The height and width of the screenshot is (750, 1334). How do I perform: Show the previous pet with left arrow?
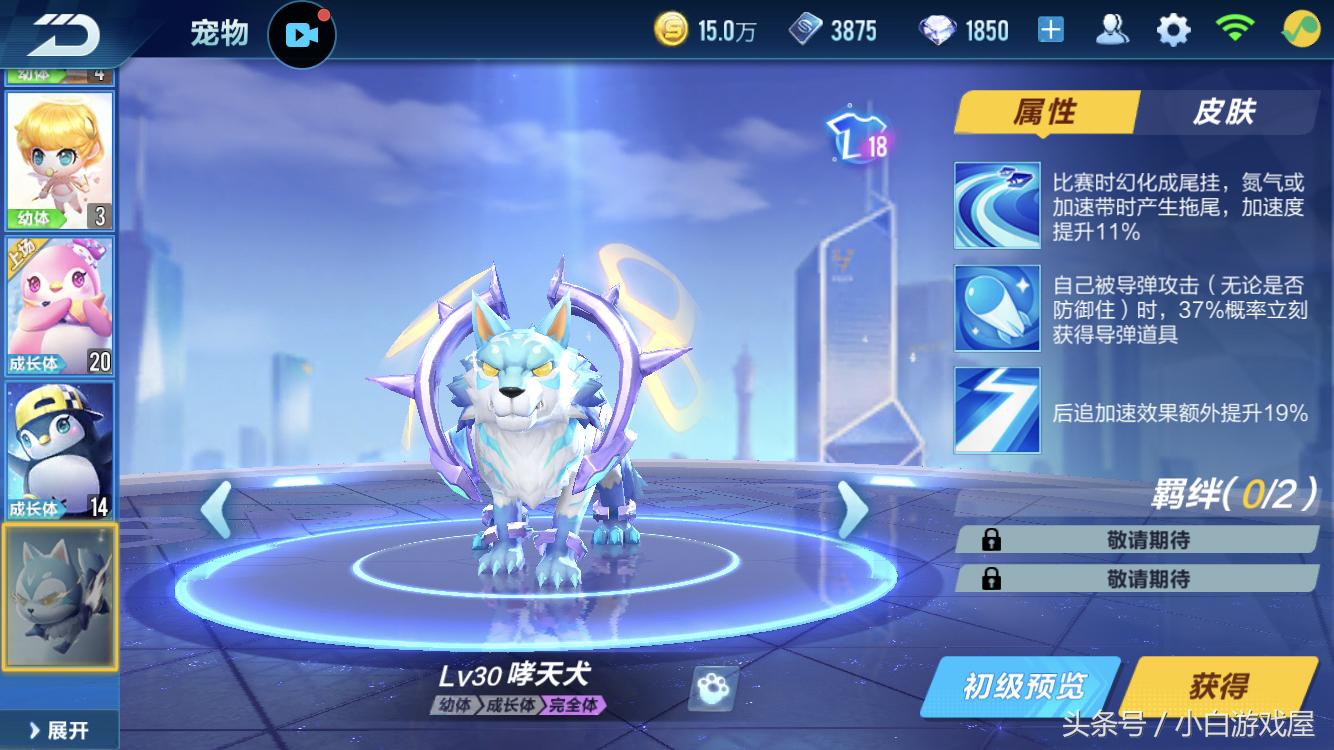pyautogui.click(x=216, y=510)
